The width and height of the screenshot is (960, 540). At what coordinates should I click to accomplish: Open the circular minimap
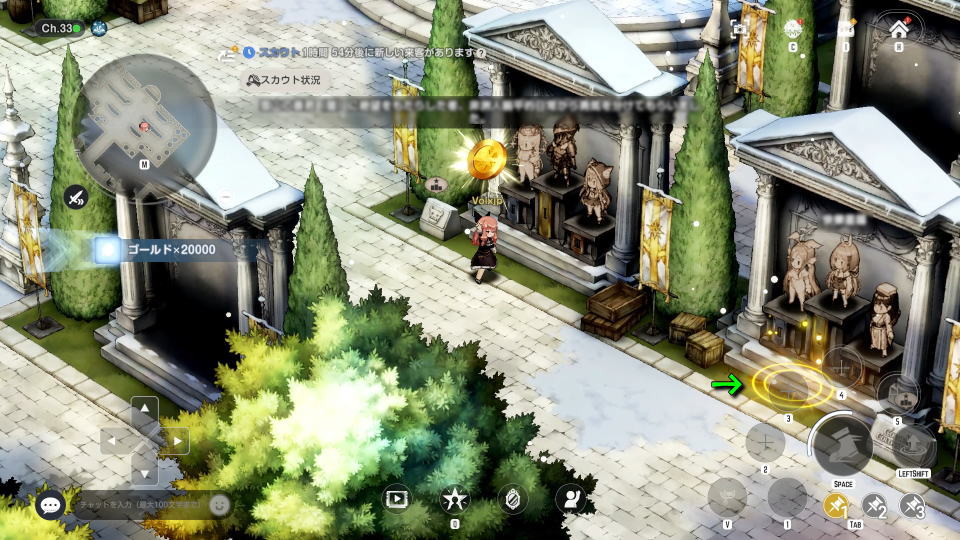click(x=145, y=123)
